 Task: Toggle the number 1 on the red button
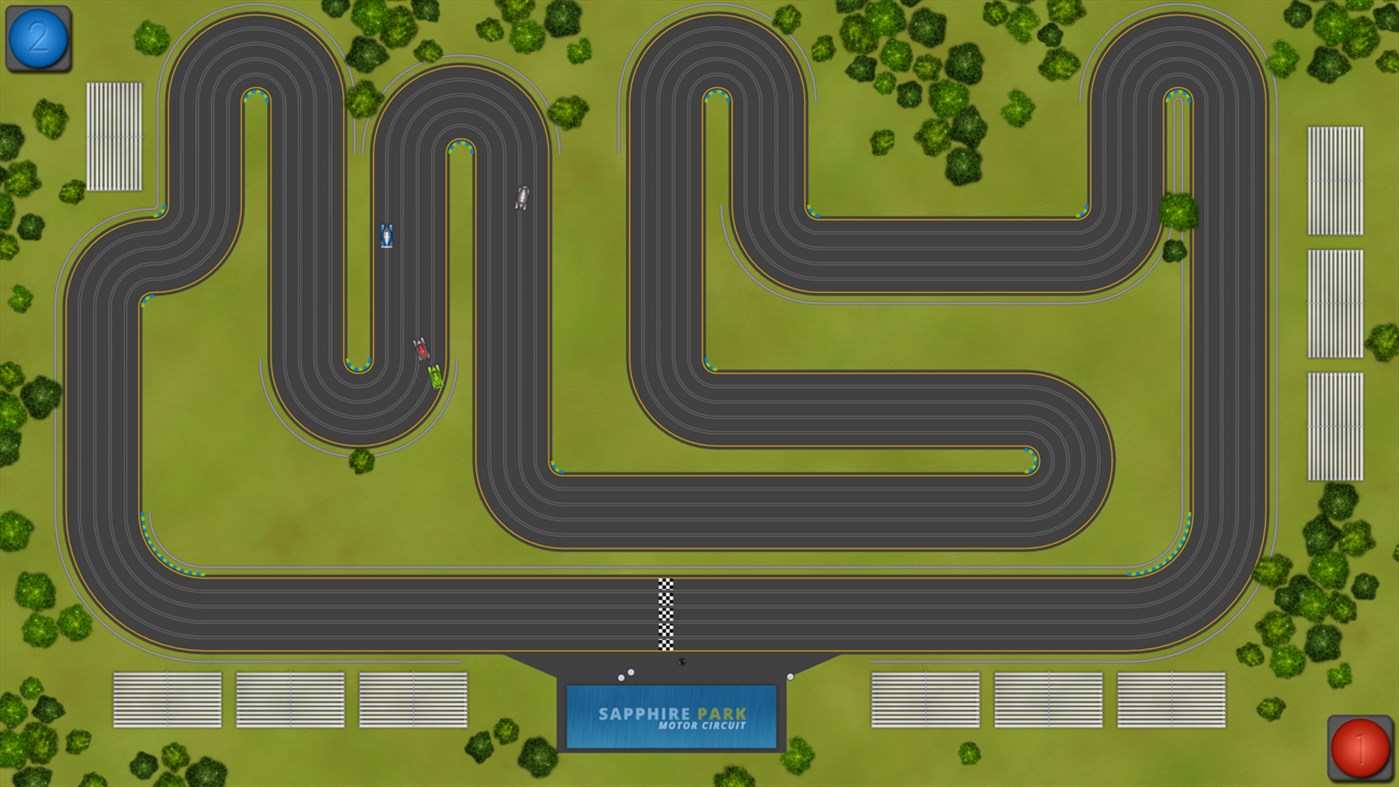pyautogui.click(x=1361, y=747)
